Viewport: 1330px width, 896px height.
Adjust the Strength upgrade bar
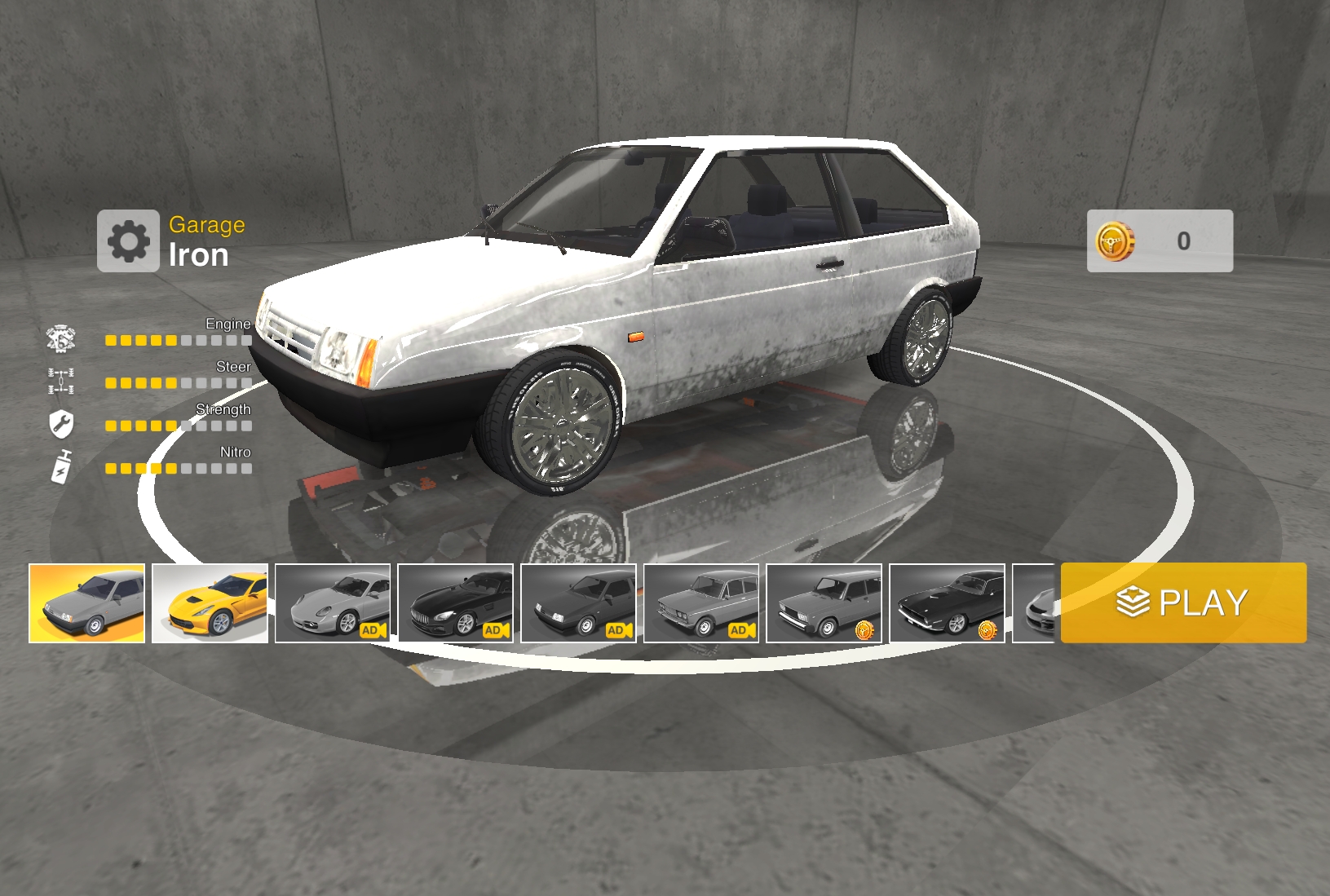tap(178, 426)
